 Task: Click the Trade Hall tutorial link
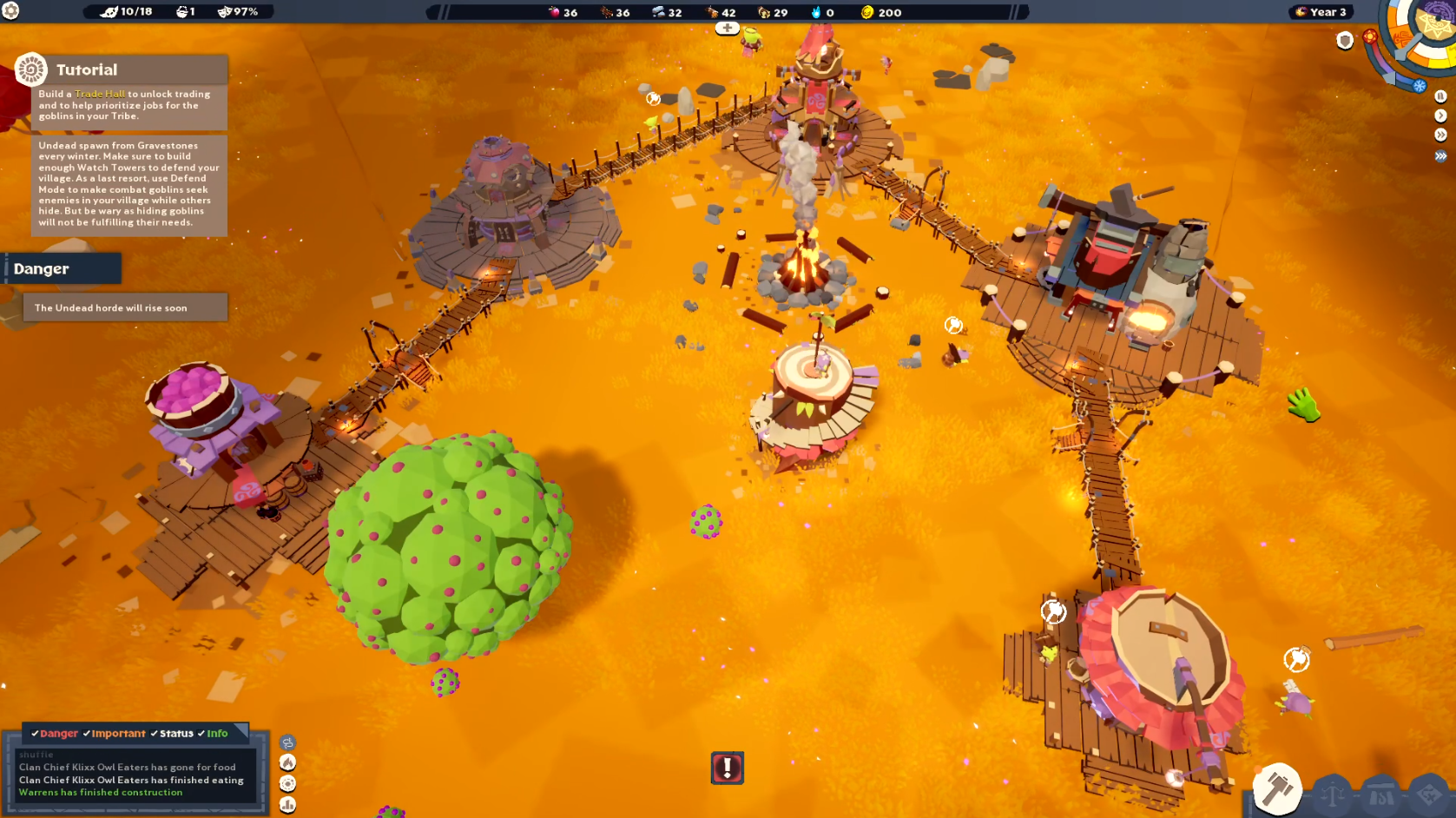(100, 94)
